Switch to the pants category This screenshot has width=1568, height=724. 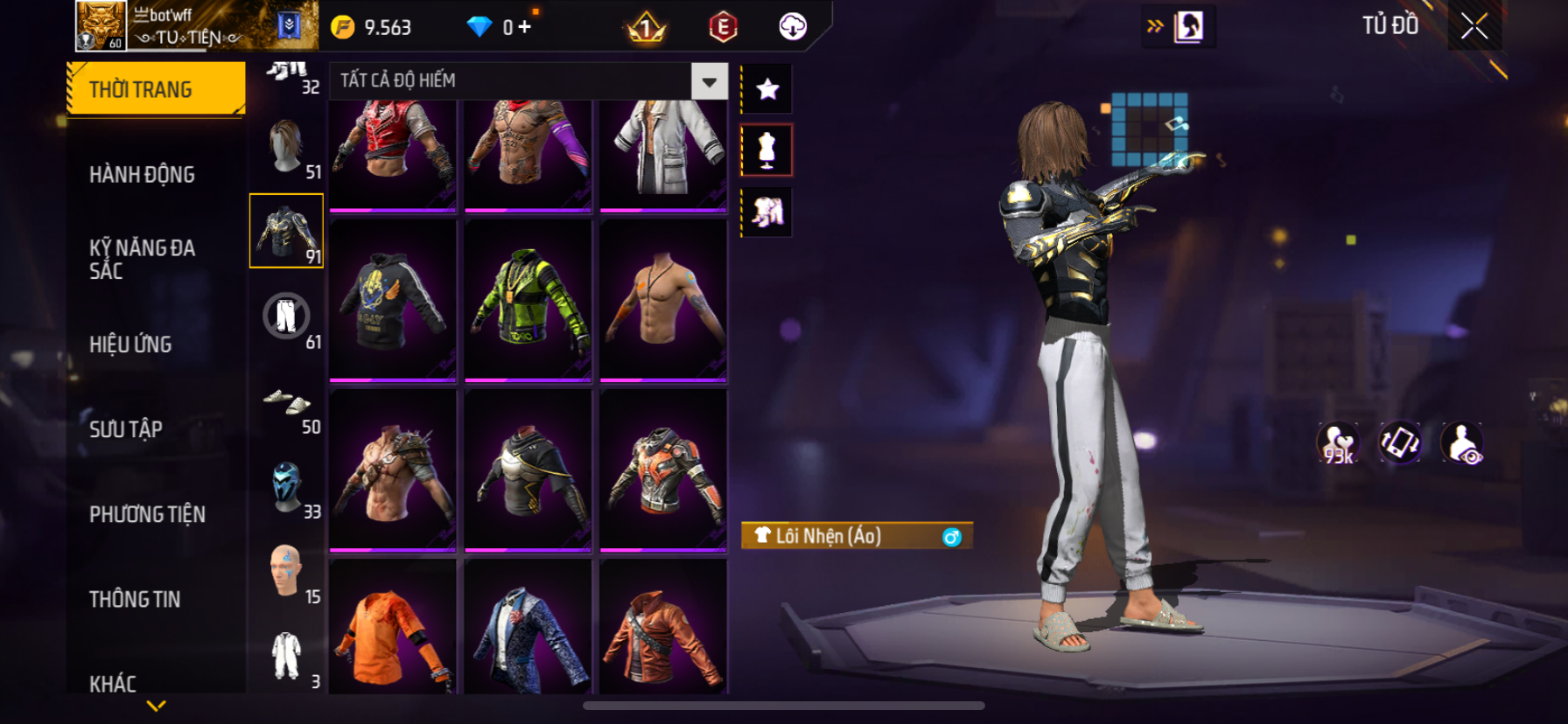287,317
